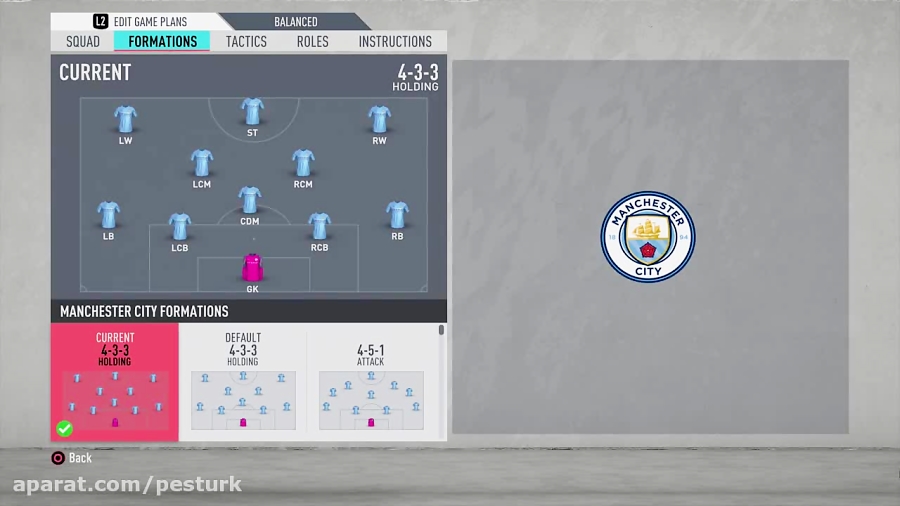Click the RW player shirt

tap(379, 119)
